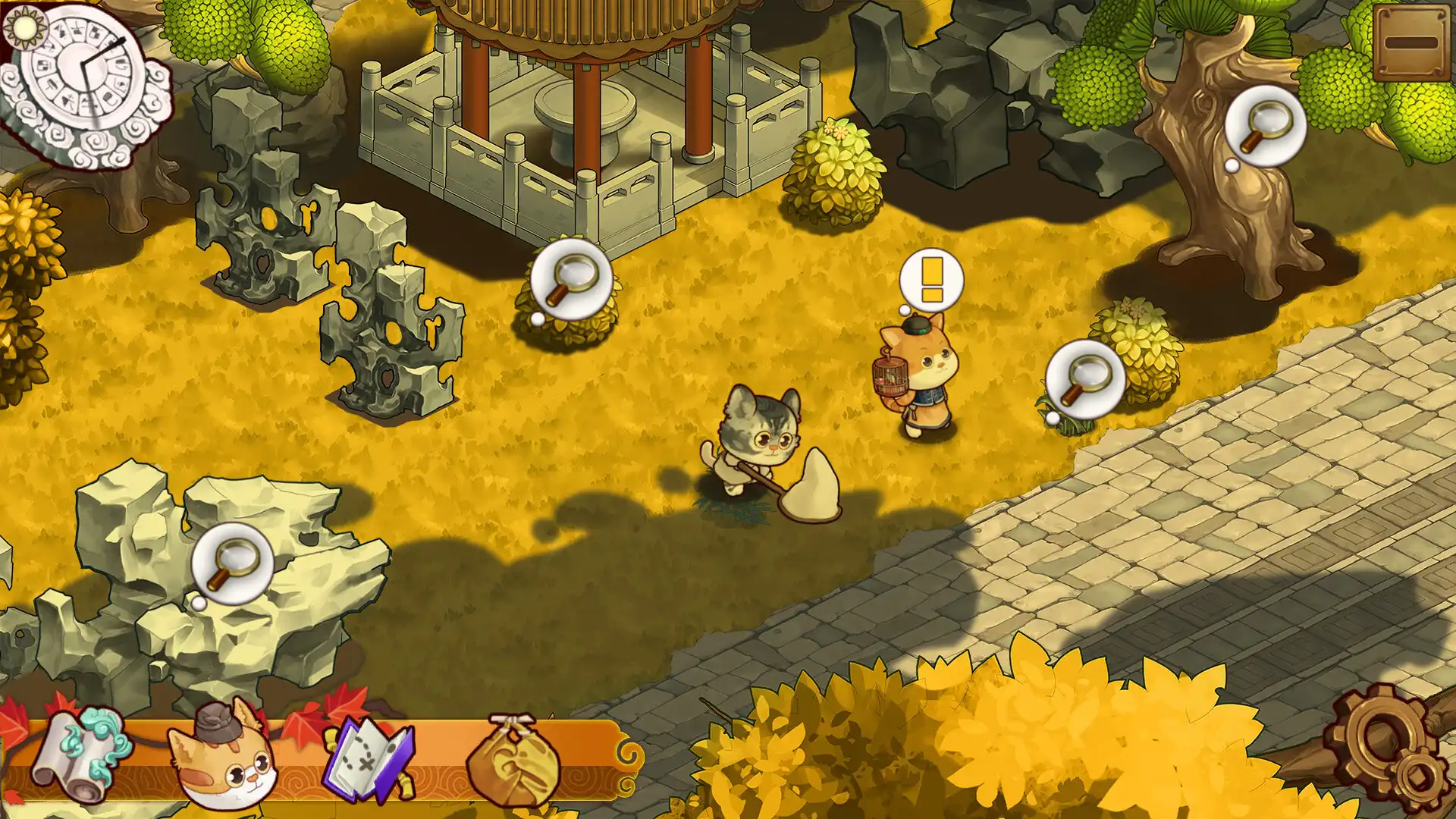Inspect the tree with the magnifying glass bubble
1456x819 pixels.
tap(1266, 125)
